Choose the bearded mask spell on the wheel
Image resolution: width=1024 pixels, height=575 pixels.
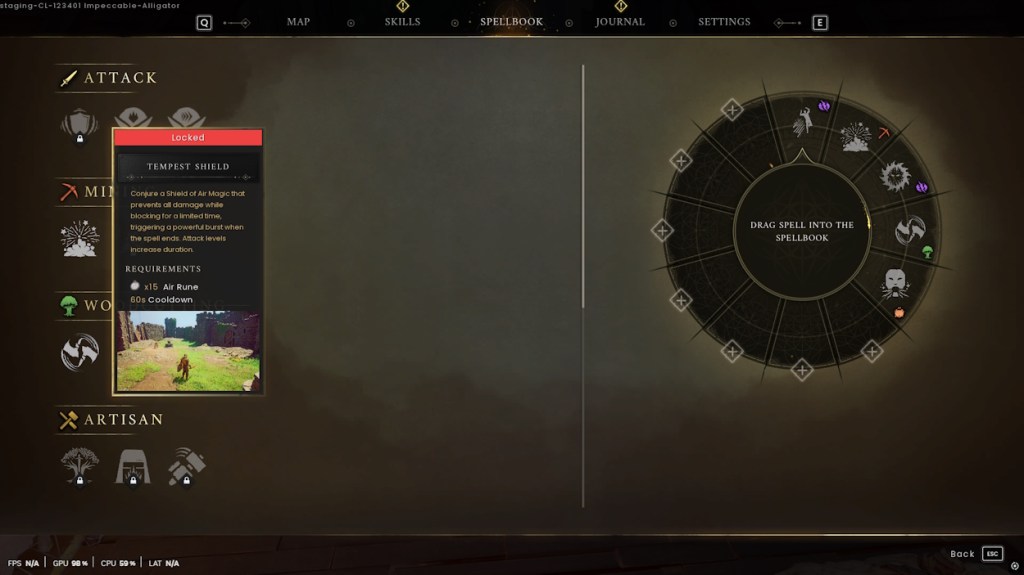[895, 284]
